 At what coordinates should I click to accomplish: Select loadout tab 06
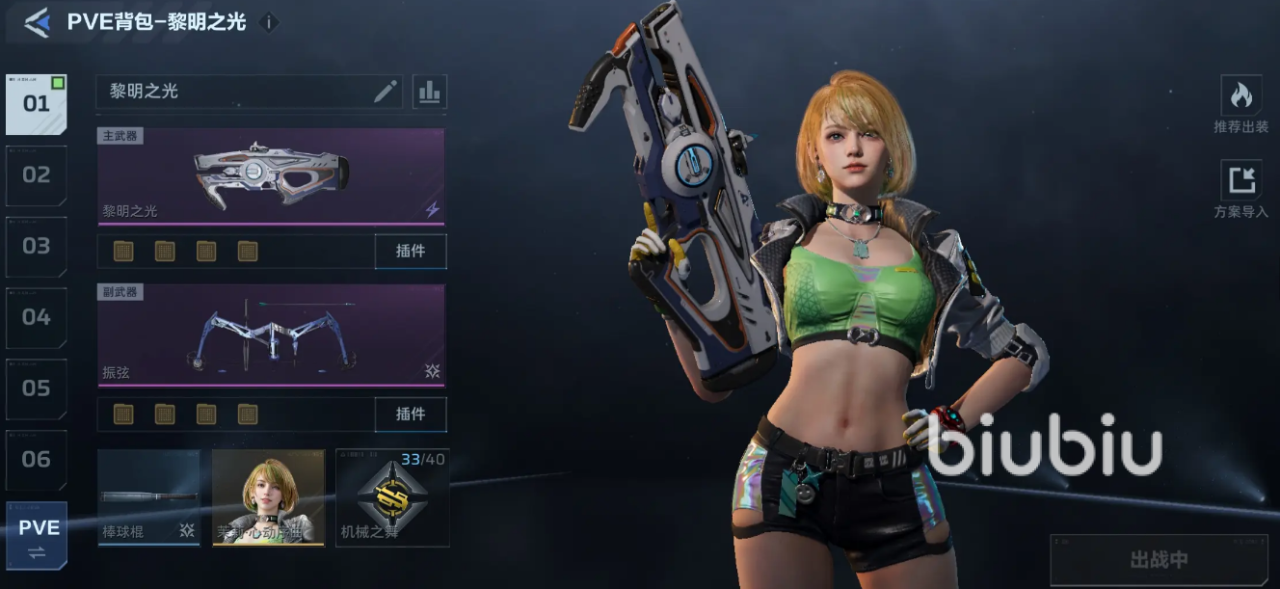[x=36, y=459]
